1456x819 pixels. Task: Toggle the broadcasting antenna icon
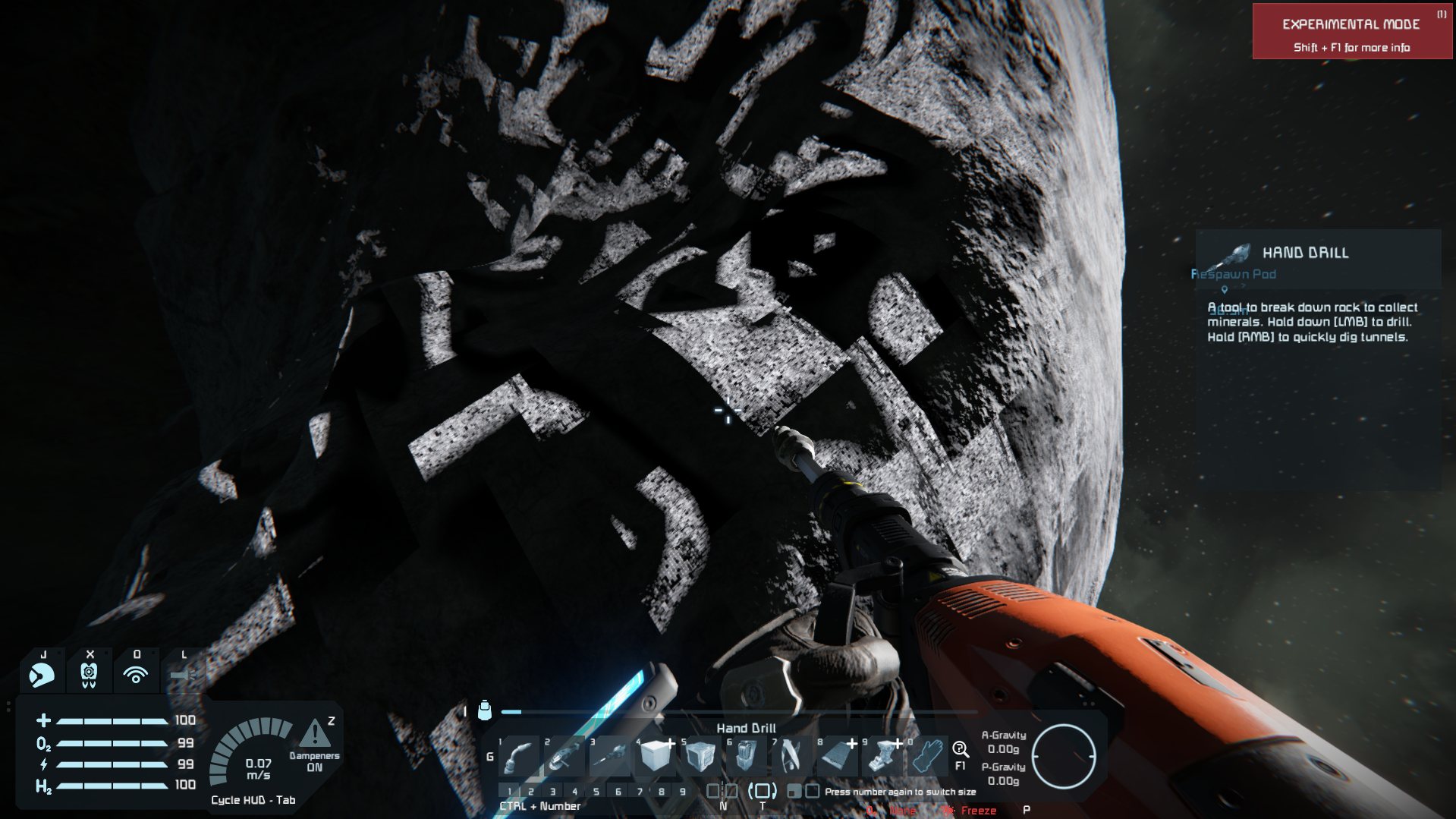[137, 674]
